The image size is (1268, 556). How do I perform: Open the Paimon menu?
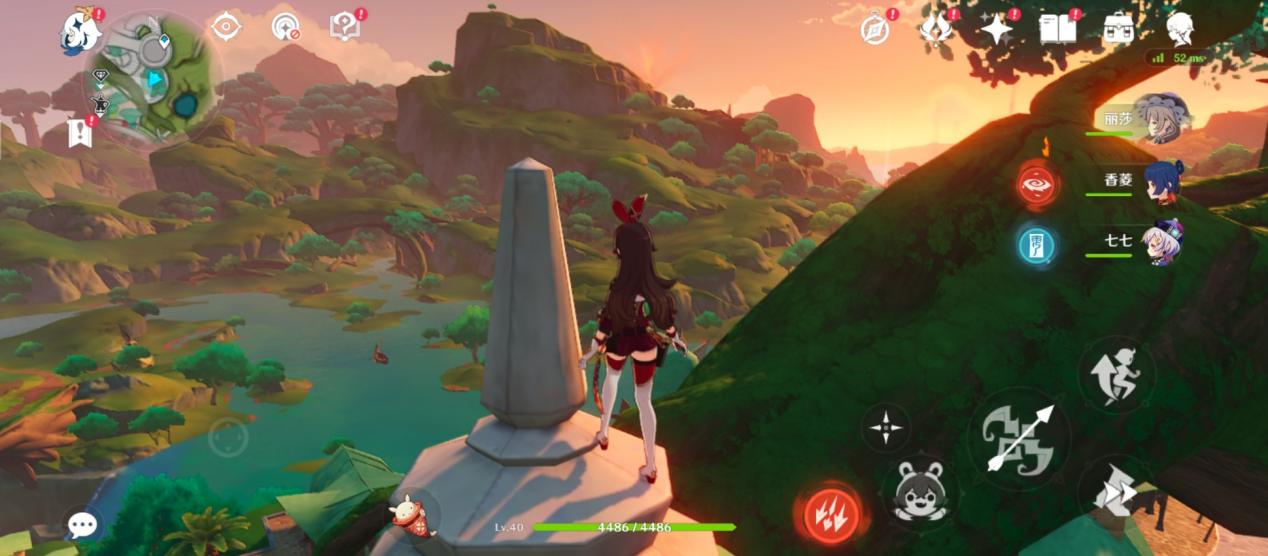pyautogui.click(x=78, y=31)
